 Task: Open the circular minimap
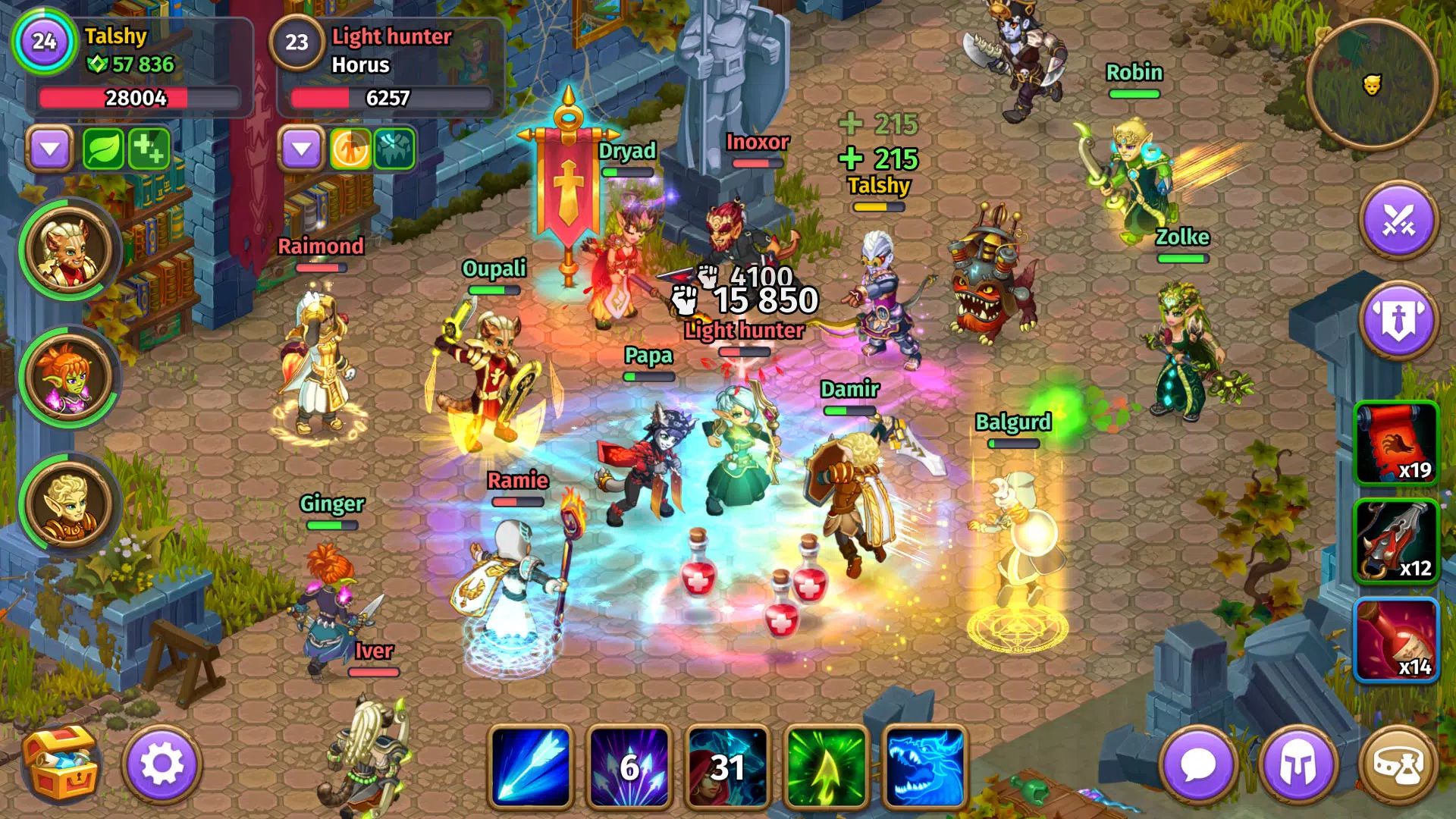(x=1371, y=83)
